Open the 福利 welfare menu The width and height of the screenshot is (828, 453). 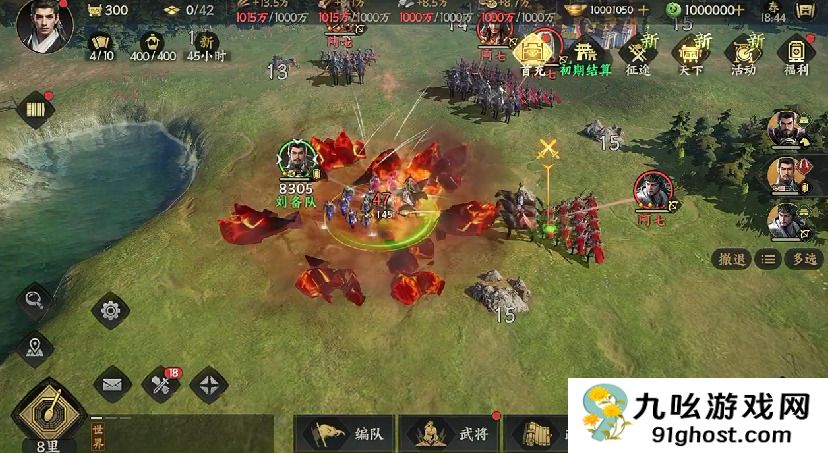tap(797, 53)
